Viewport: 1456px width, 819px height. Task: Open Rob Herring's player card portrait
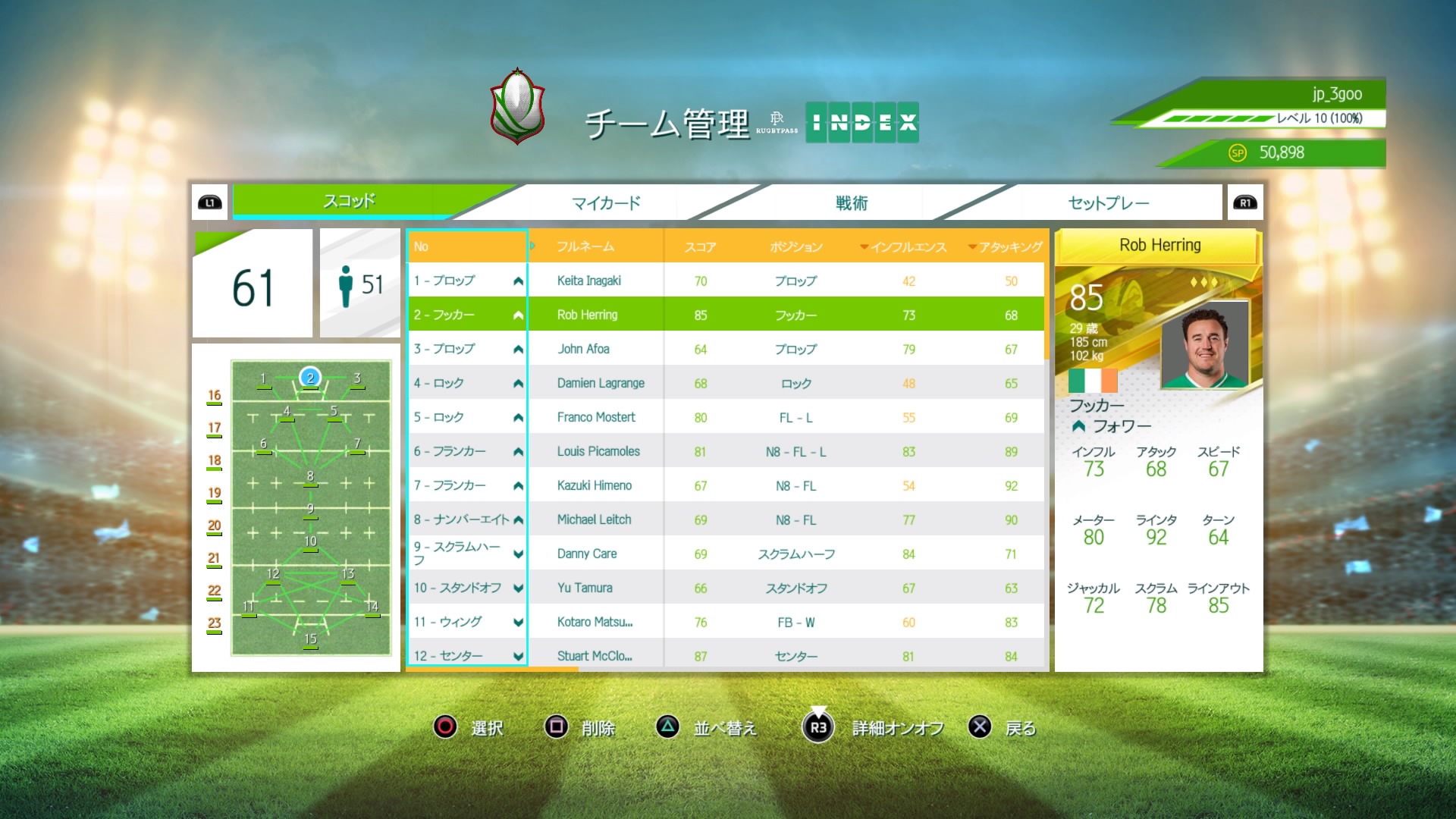click(x=1204, y=346)
